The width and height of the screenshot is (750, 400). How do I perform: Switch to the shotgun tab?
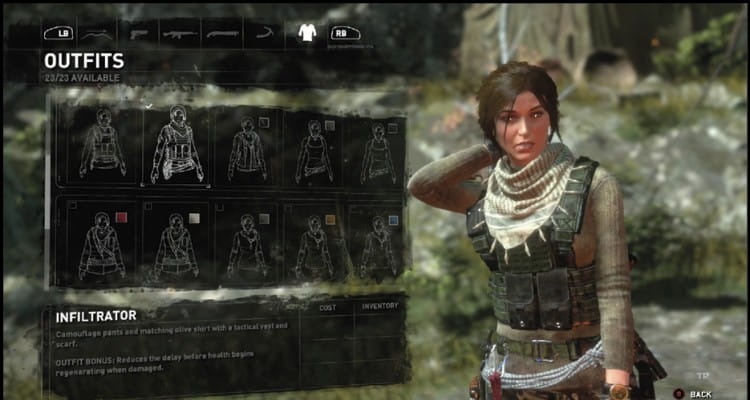coord(222,33)
